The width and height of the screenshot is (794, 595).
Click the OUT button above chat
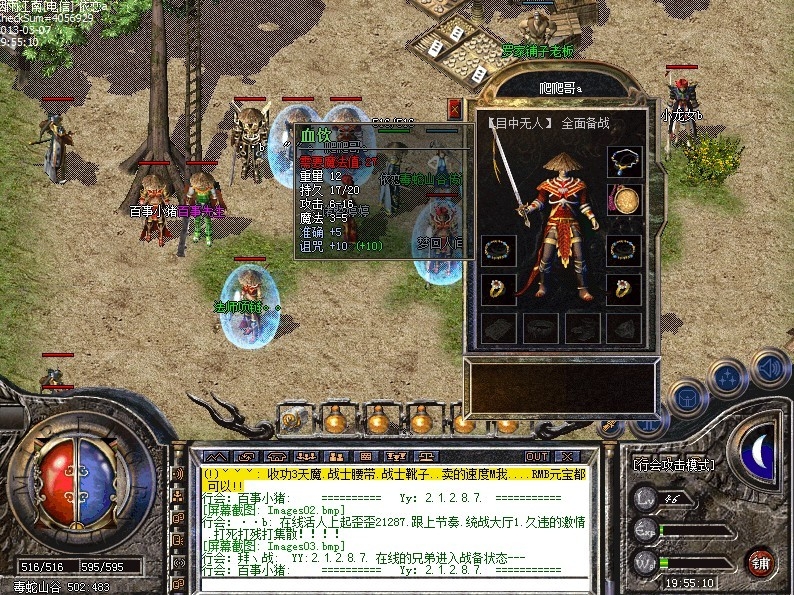point(537,457)
